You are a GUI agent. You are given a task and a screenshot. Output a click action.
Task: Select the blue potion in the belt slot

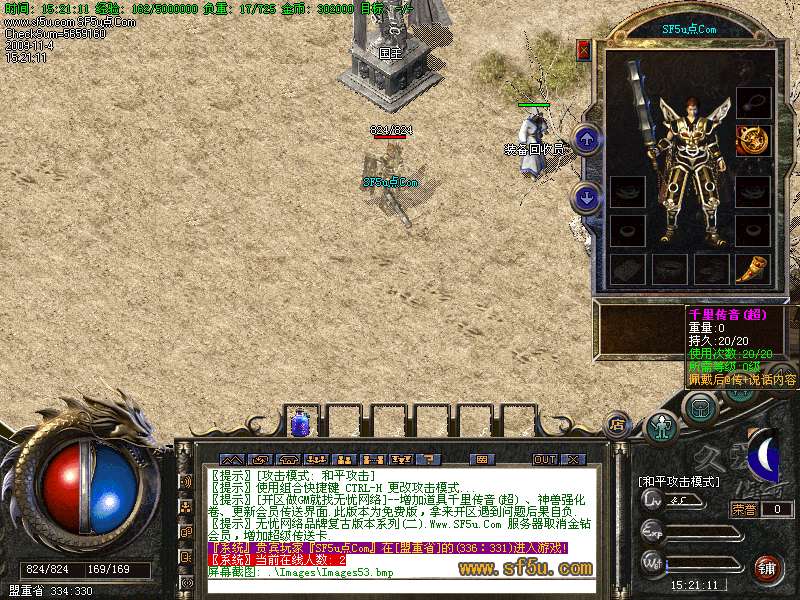click(x=300, y=424)
